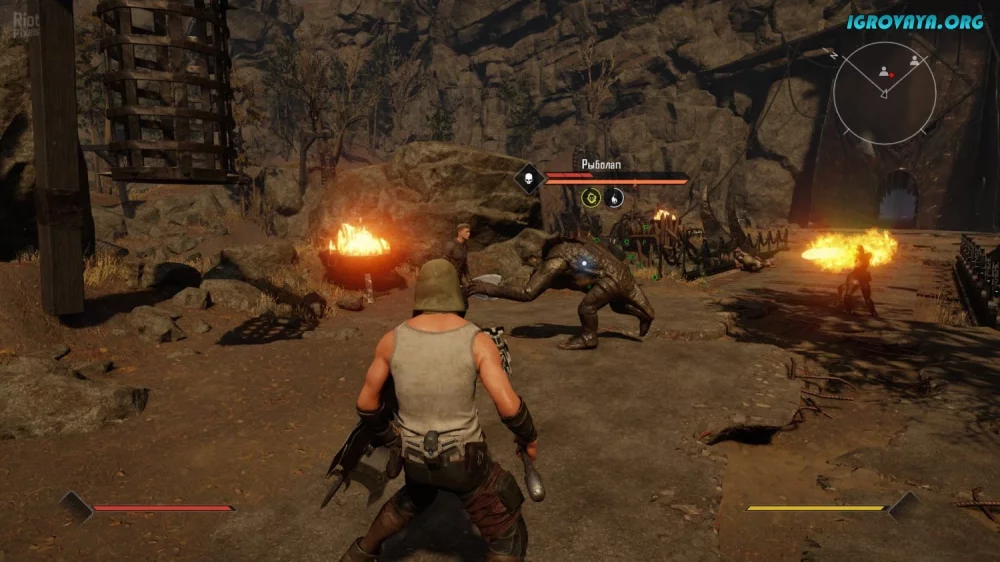The height and width of the screenshot is (562, 1000).
Task: Click the red enemy dot on the minimap
Action: tap(891, 74)
